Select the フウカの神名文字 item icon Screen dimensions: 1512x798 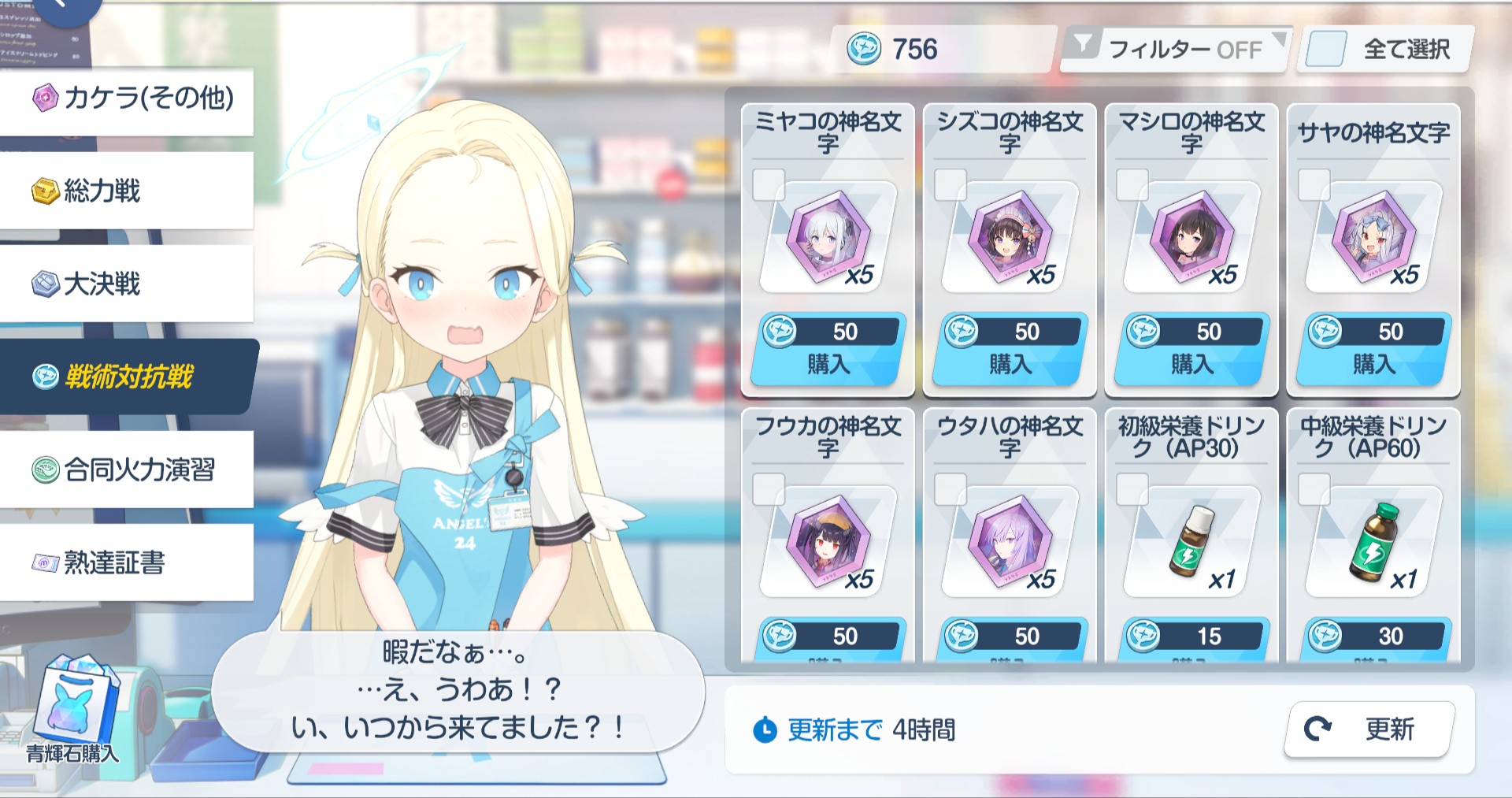828,542
